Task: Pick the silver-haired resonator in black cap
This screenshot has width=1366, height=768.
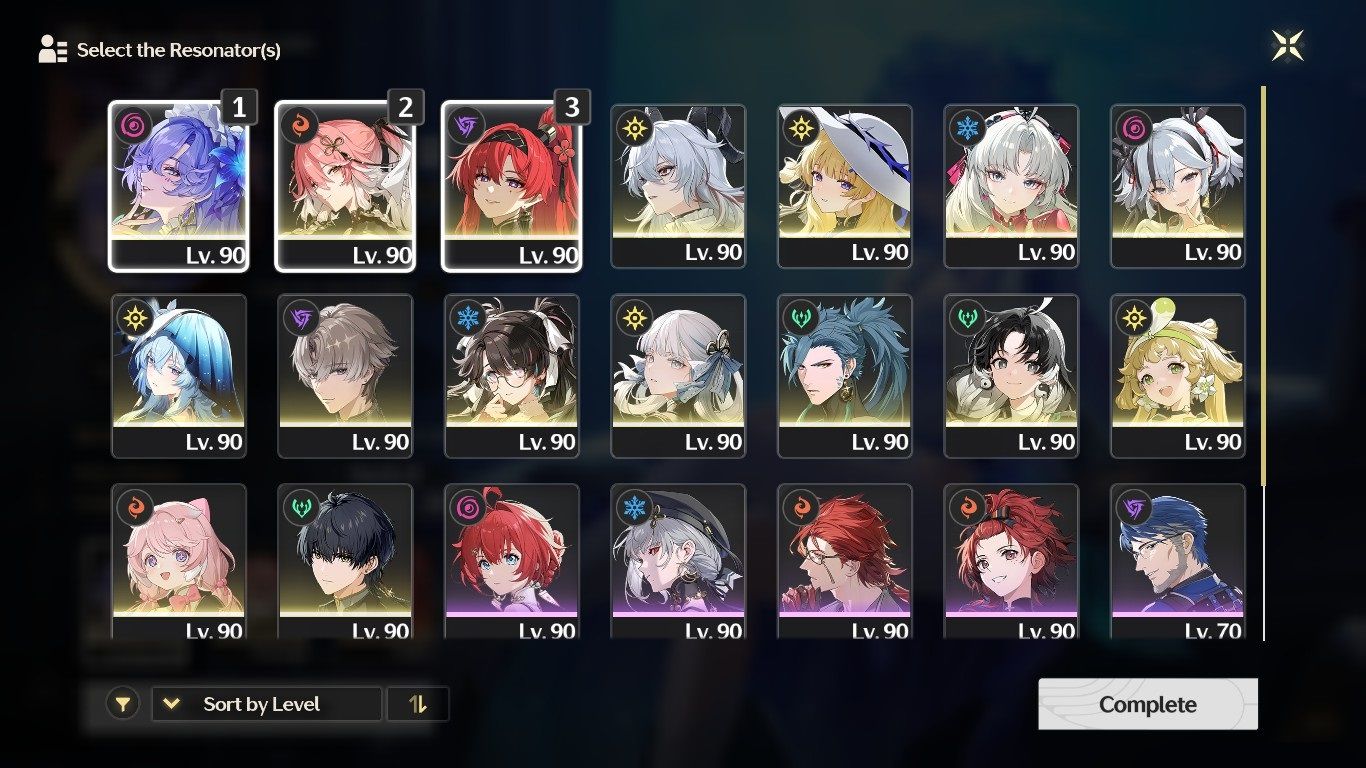Action: point(678,562)
